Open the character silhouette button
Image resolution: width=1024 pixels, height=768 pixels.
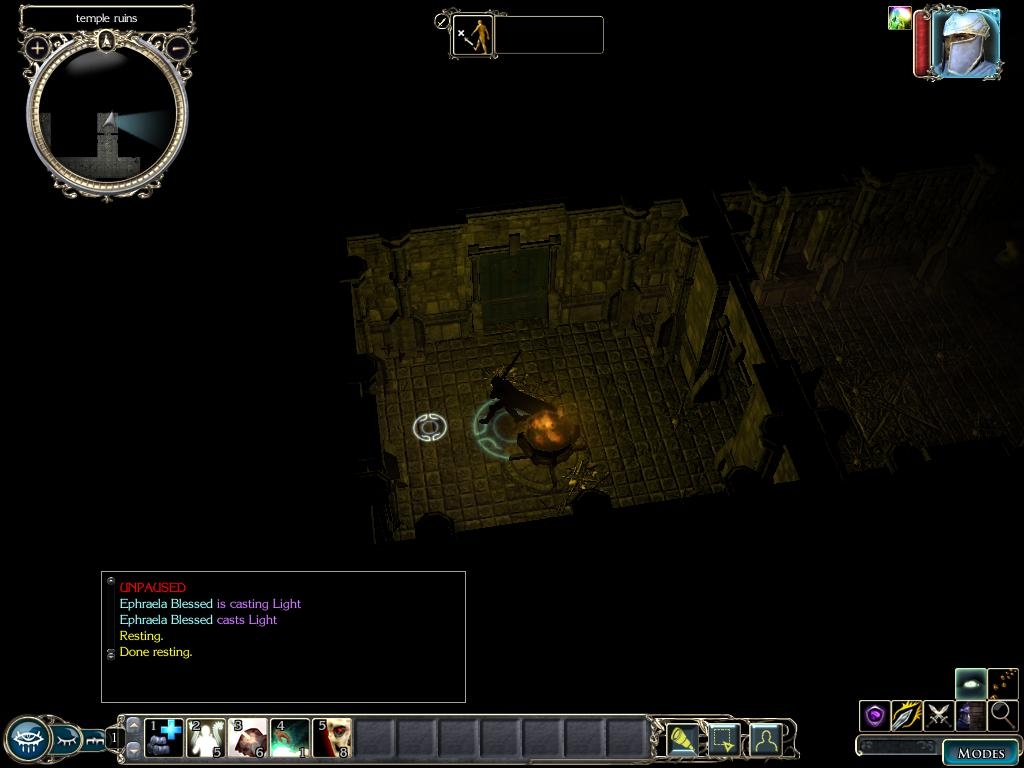click(766, 740)
